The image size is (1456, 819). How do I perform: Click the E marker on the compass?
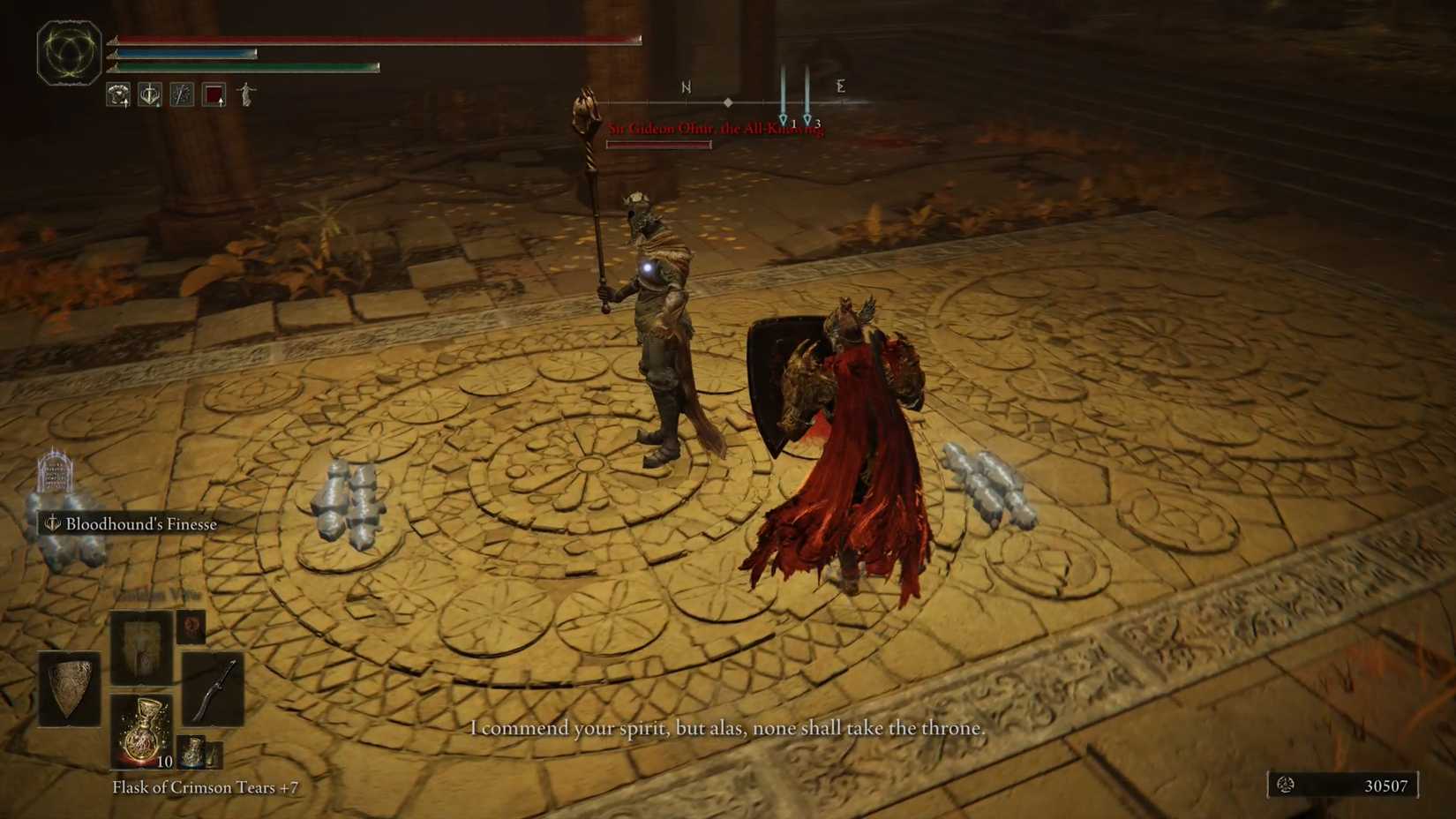click(x=841, y=86)
